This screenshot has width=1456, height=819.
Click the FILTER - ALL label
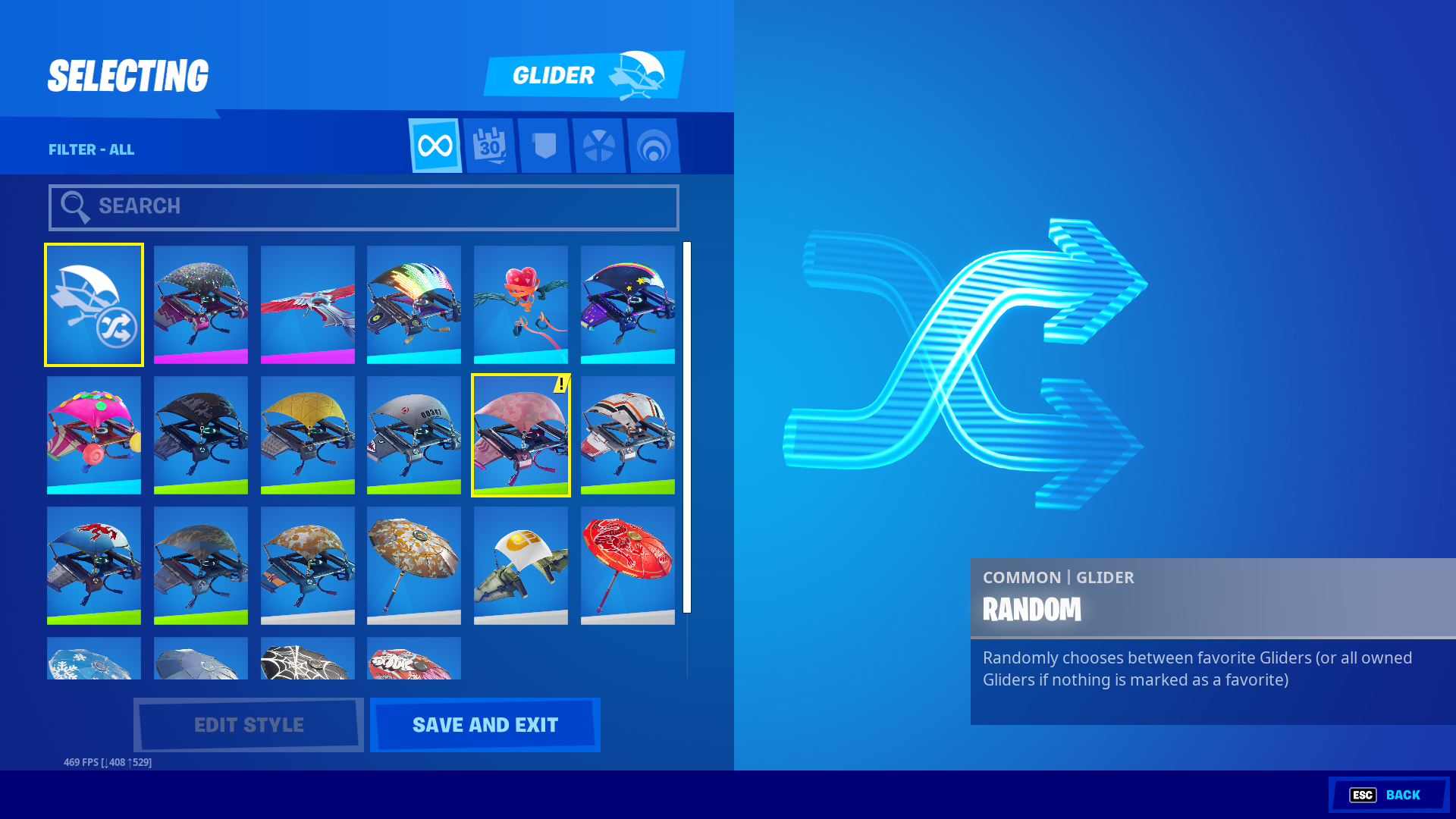tap(91, 149)
